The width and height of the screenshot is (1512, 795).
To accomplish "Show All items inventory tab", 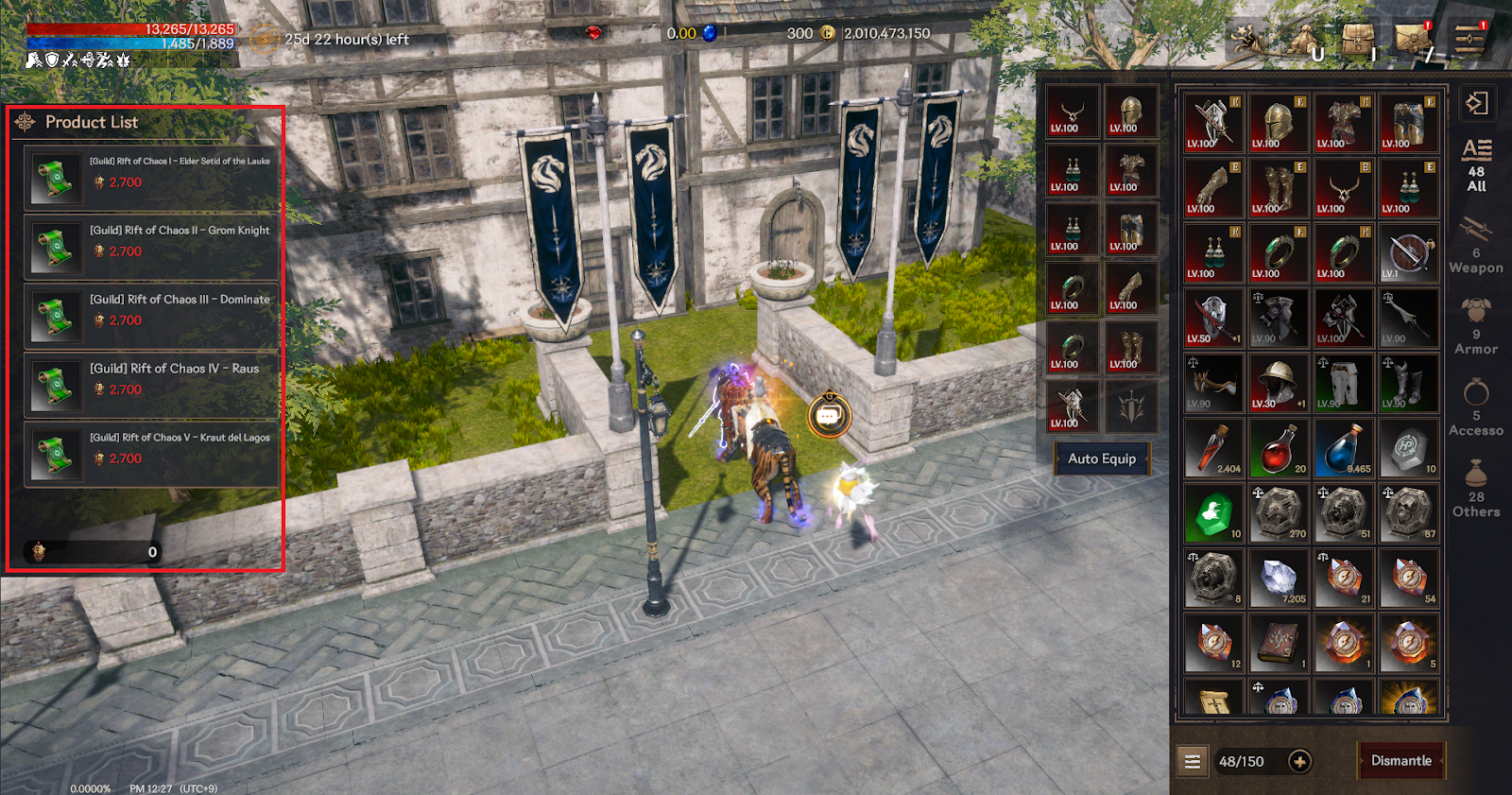I will pyautogui.click(x=1476, y=166).
